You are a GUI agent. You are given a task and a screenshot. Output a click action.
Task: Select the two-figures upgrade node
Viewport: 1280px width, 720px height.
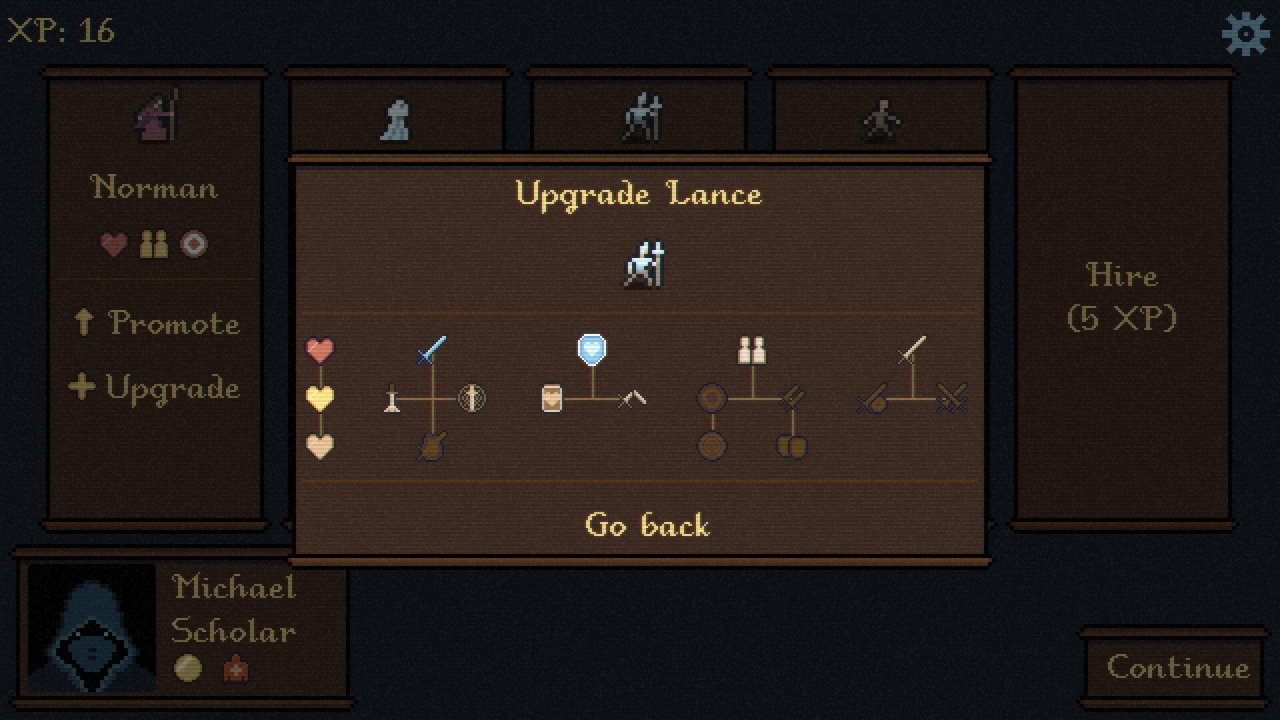click(x=752, y=350)
